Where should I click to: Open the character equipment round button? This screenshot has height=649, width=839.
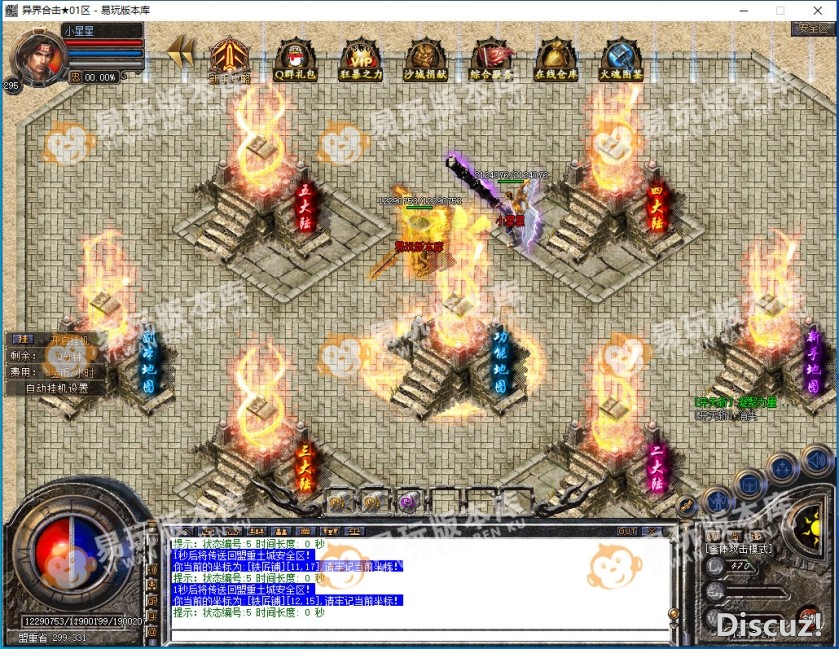click(x=716, y=498)
